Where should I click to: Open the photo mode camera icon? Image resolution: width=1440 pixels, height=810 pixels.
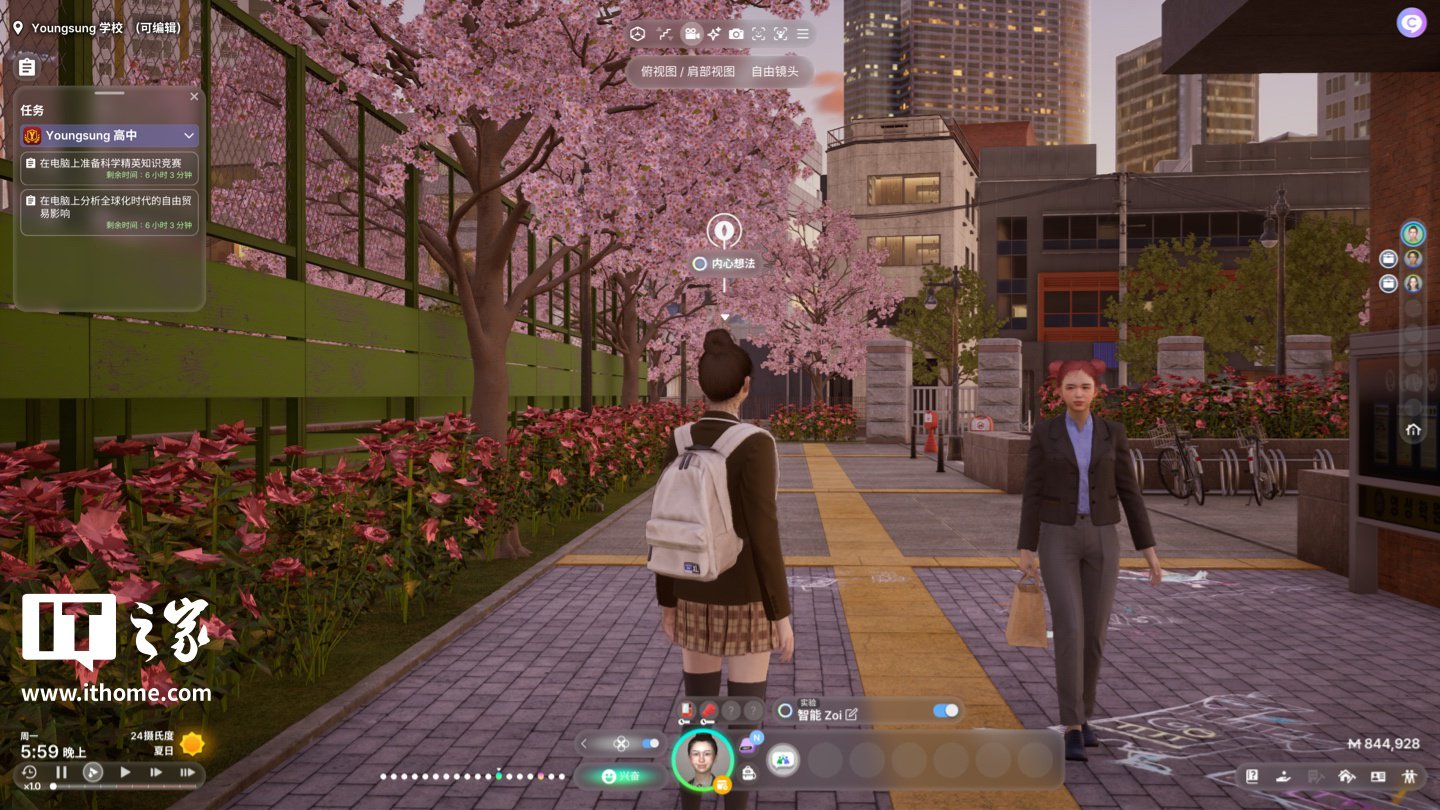click(736, 34)
